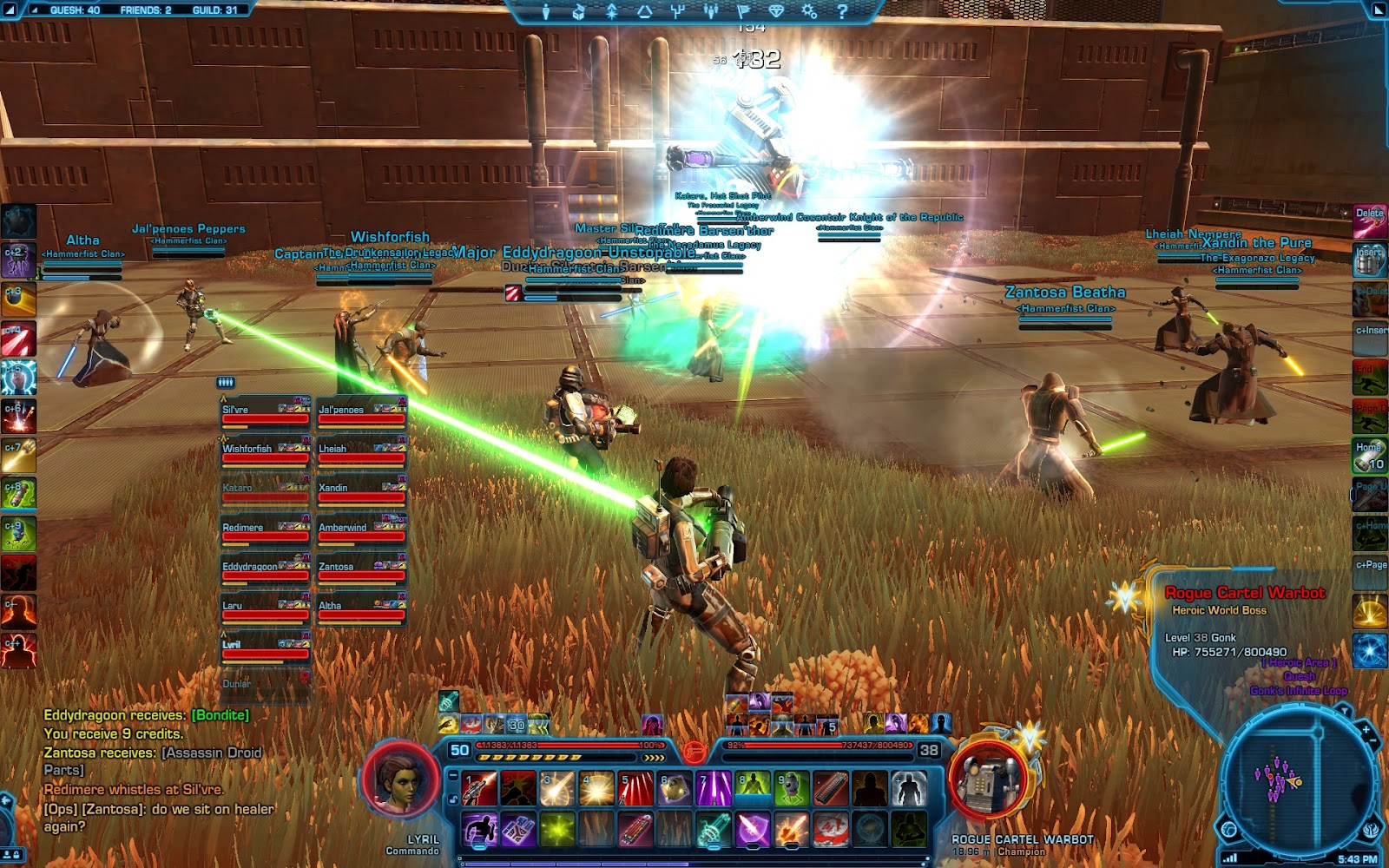The height and width of the screenshot is (868, 1389).
Task: Open preferences via the gear icon
Action: pyautogui.click(x=809, y=11)
